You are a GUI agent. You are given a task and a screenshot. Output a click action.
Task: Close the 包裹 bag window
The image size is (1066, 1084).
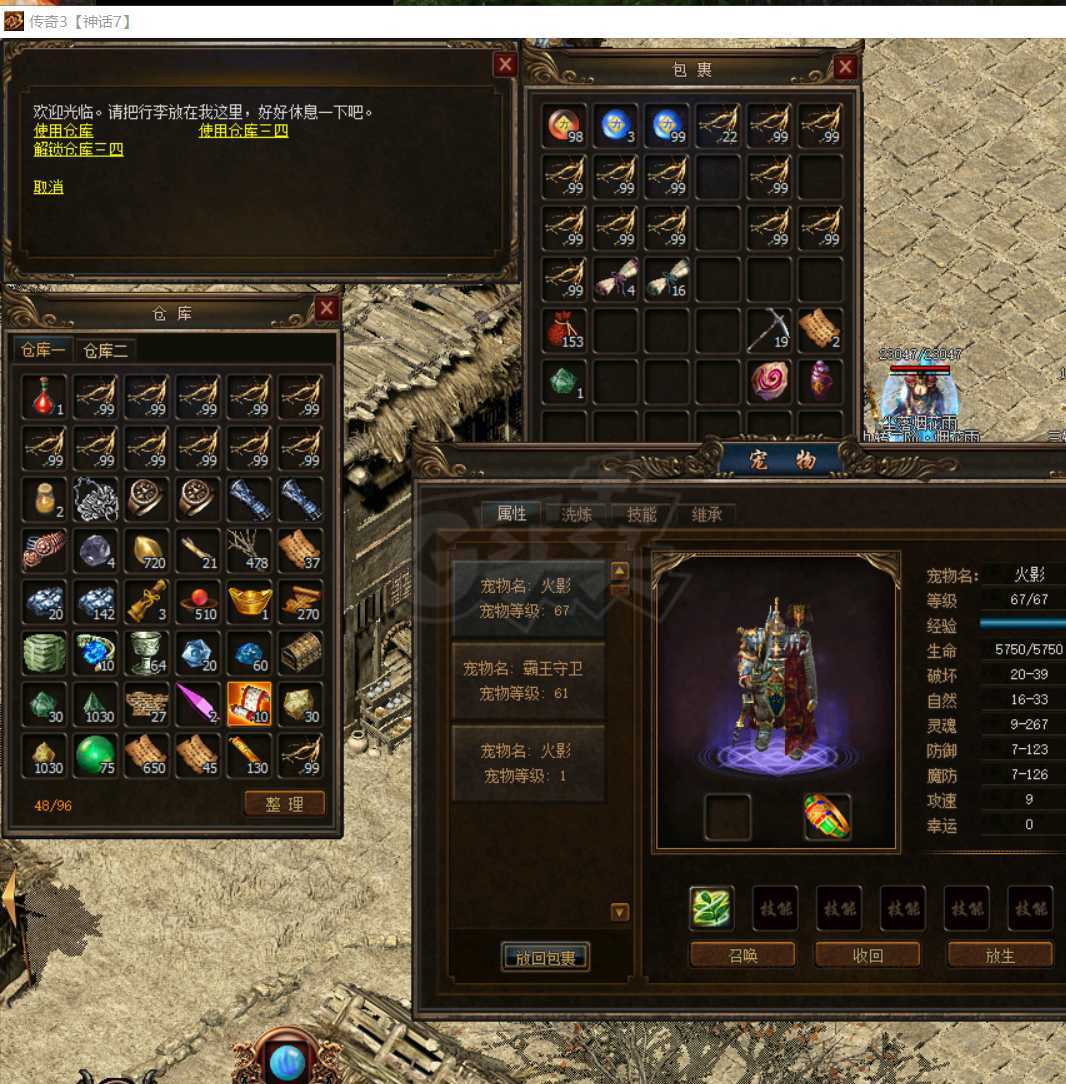tap(846, 67)
